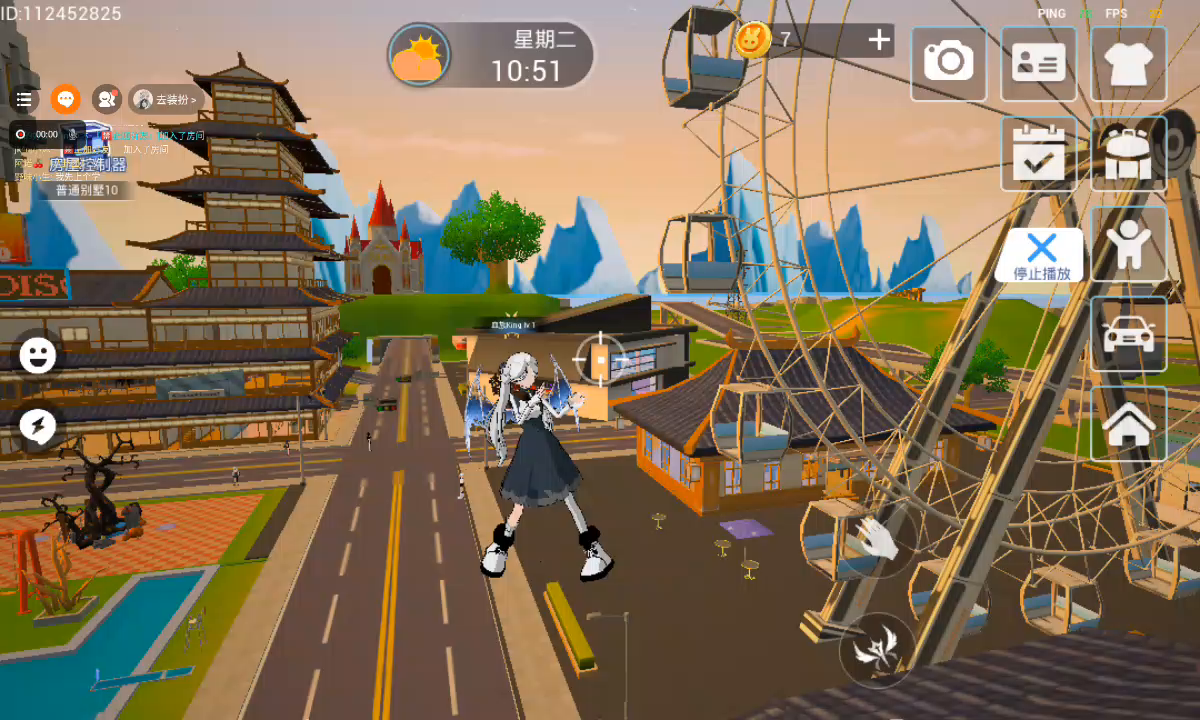Open the character actions icon
This screenshot has width=1200, height=720.
pos(1129,244)
